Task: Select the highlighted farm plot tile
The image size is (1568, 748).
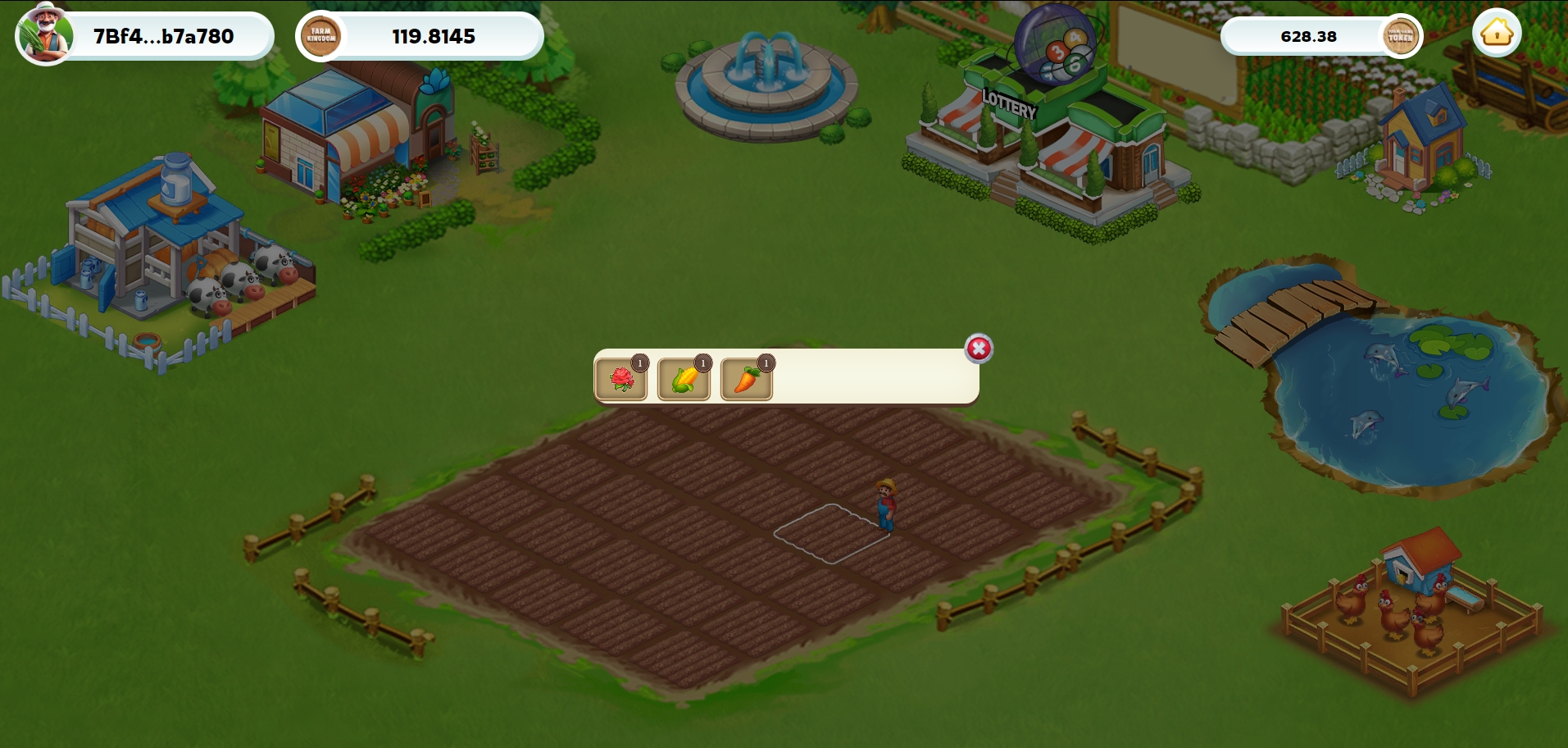Action: point(831,534)
